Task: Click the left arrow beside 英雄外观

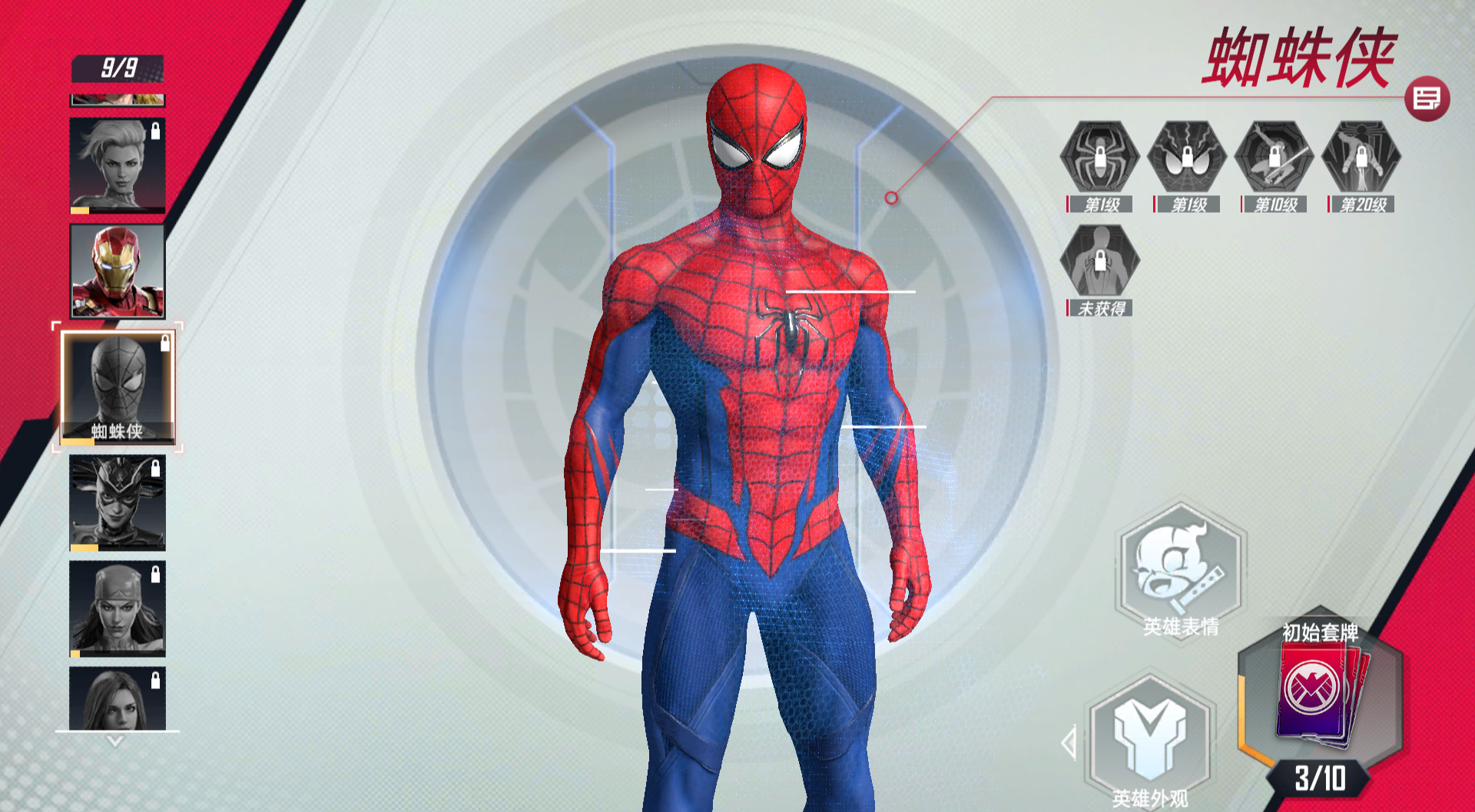Action: click(x=1069, y=743)
